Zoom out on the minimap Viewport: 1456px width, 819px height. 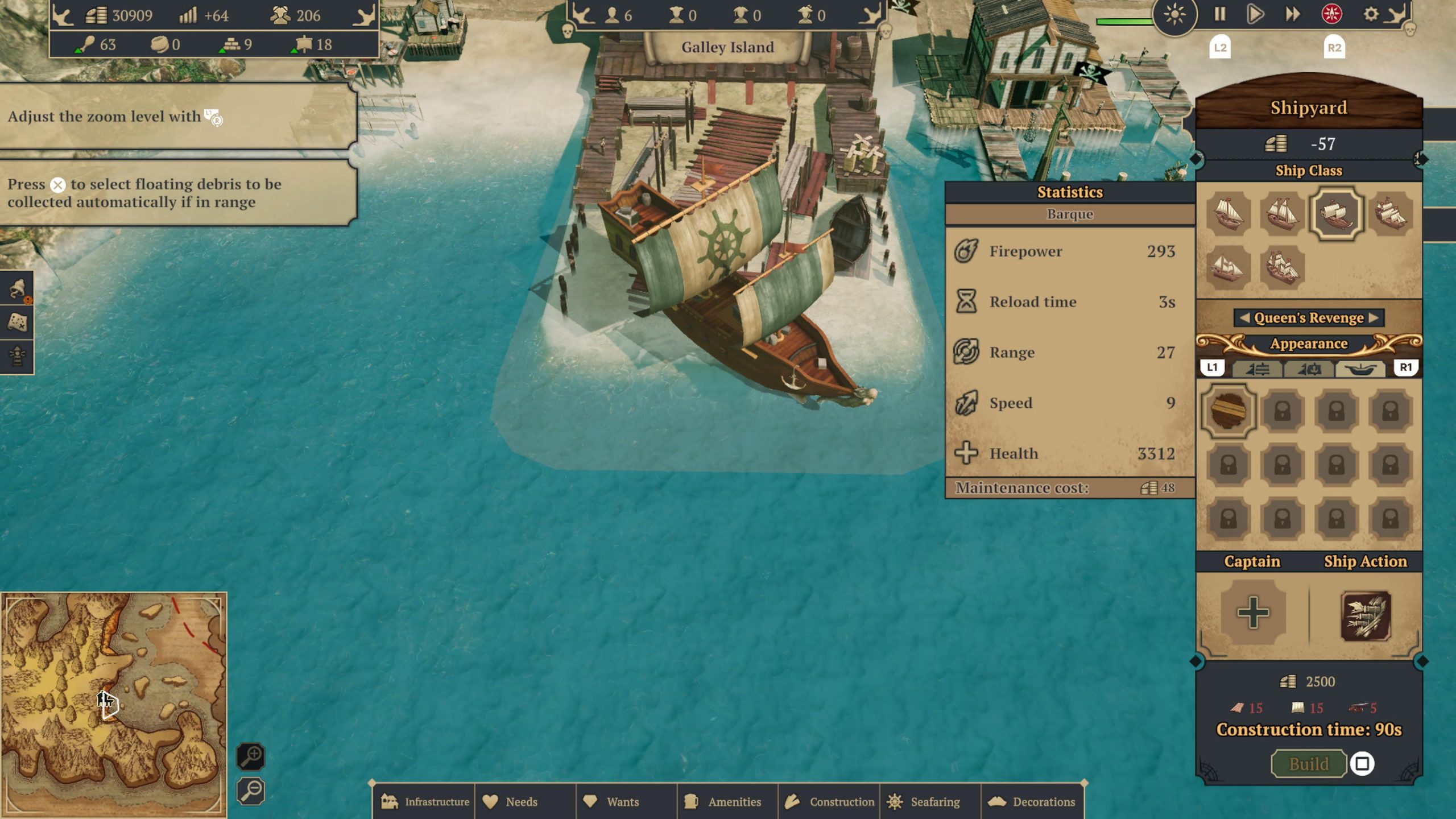tap(251, 791)
